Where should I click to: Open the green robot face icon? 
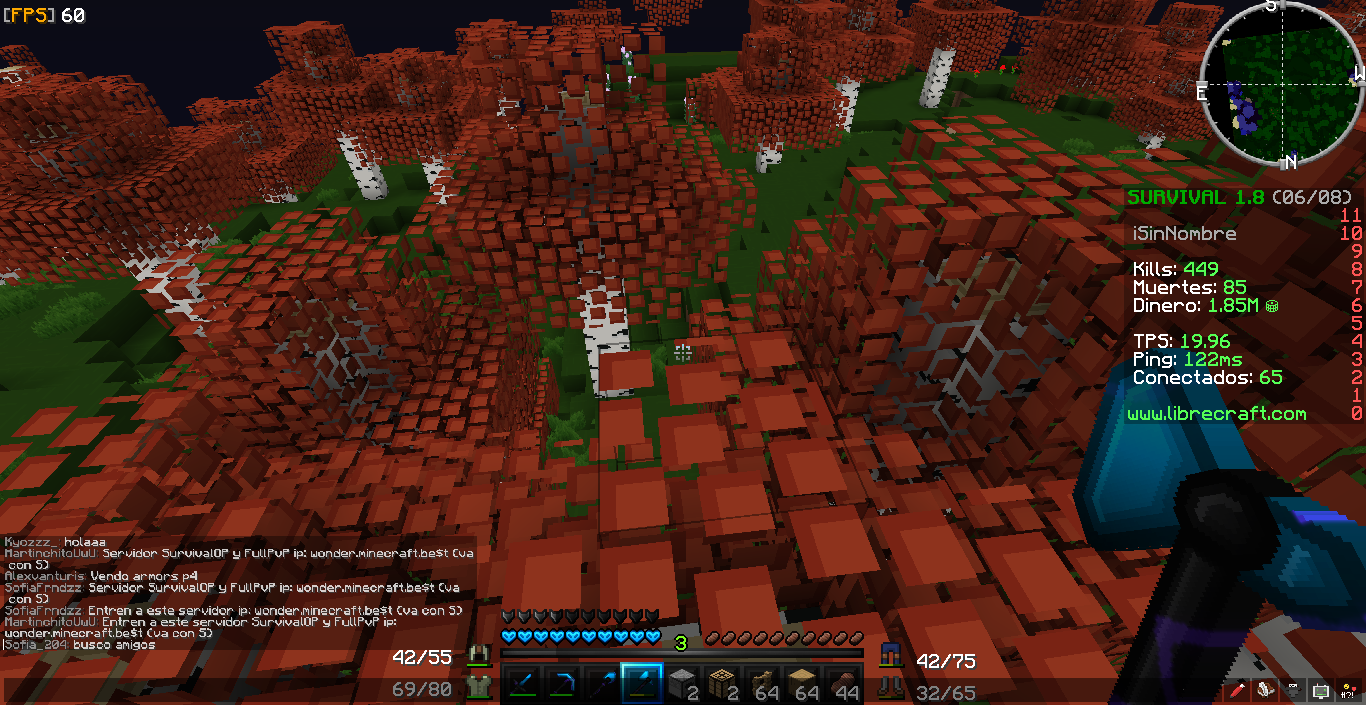click(x=1320, y=690)
